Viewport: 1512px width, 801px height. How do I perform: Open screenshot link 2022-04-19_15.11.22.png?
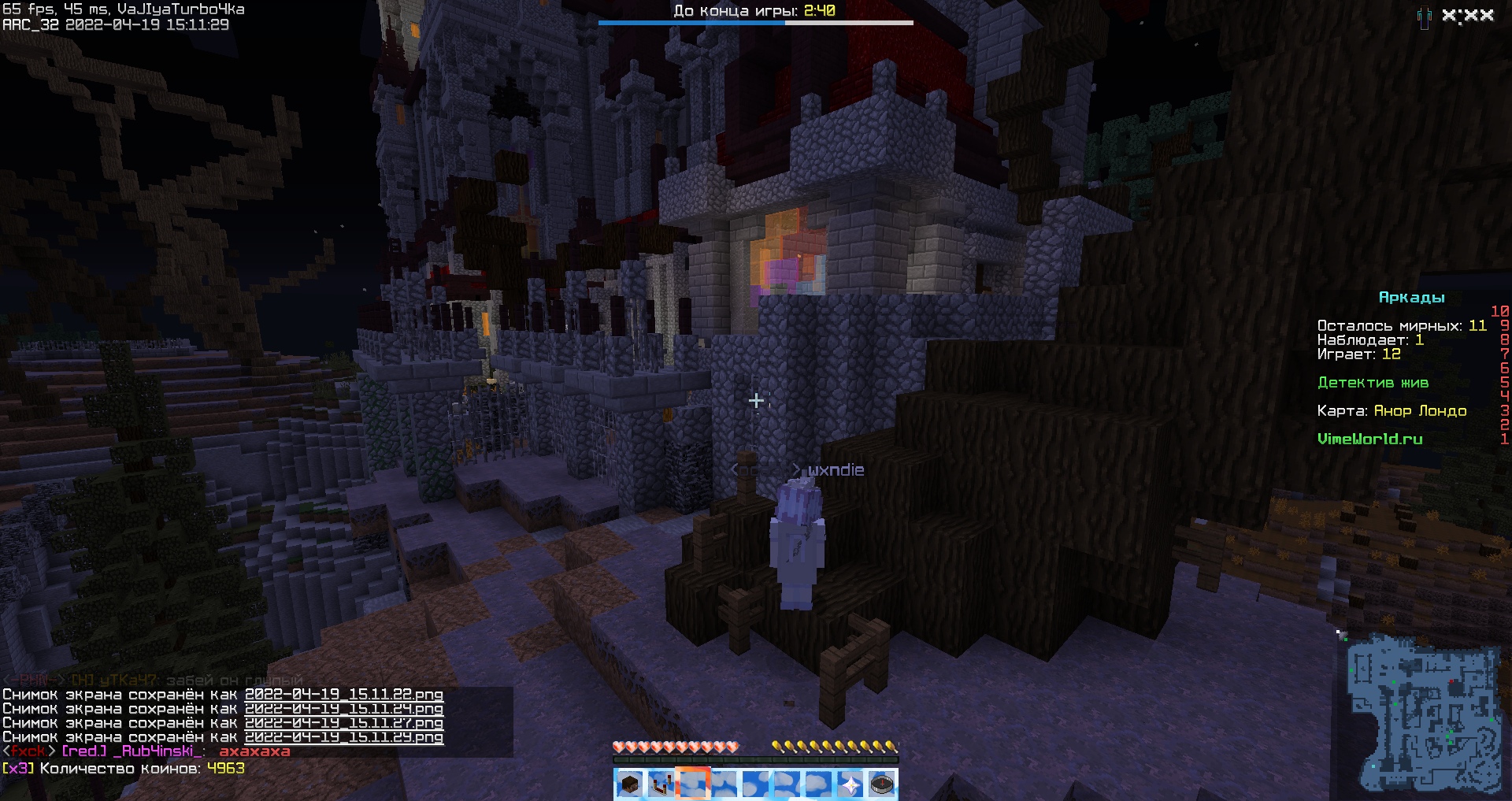(343, 695)
